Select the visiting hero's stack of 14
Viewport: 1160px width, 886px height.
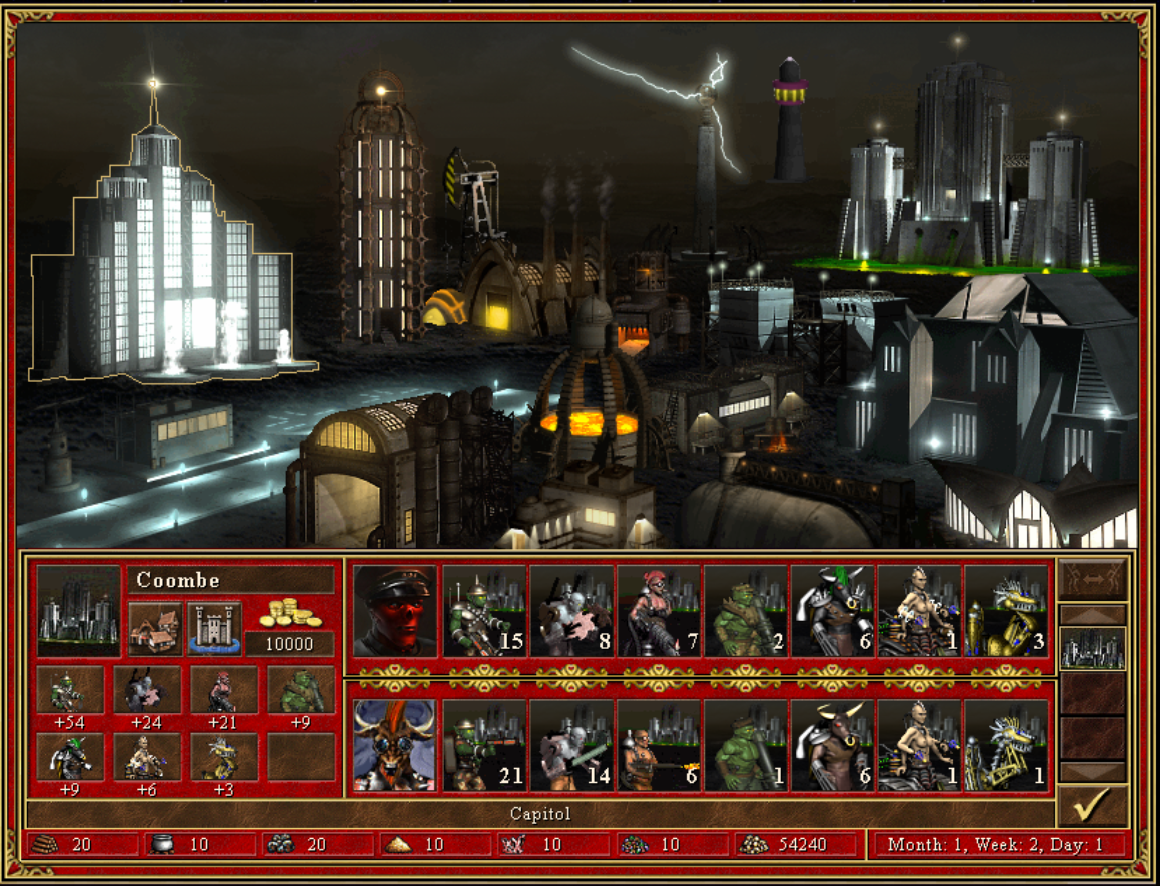[x=571, y=745]
